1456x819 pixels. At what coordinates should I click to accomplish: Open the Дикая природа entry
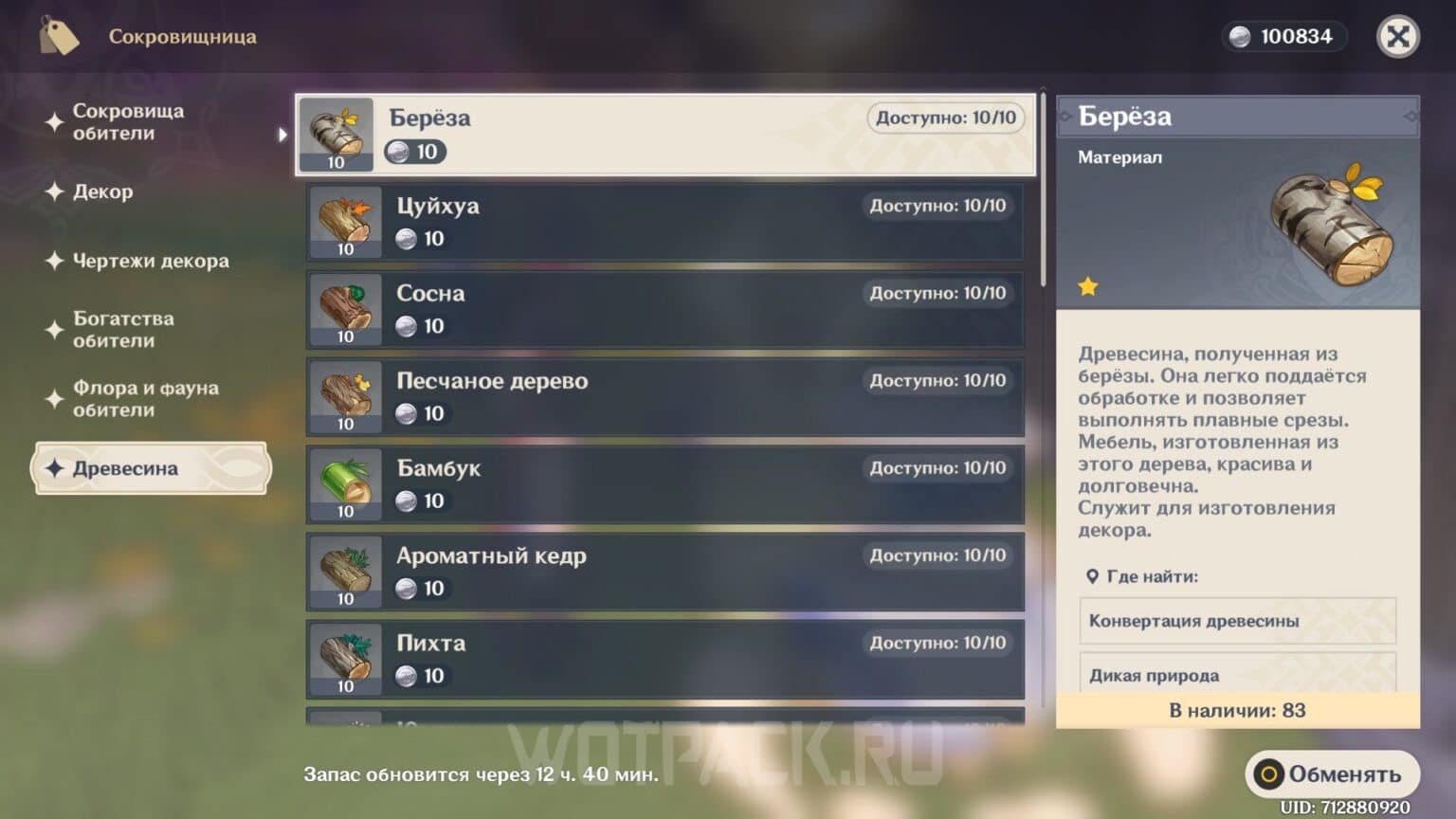(1236, 675)
